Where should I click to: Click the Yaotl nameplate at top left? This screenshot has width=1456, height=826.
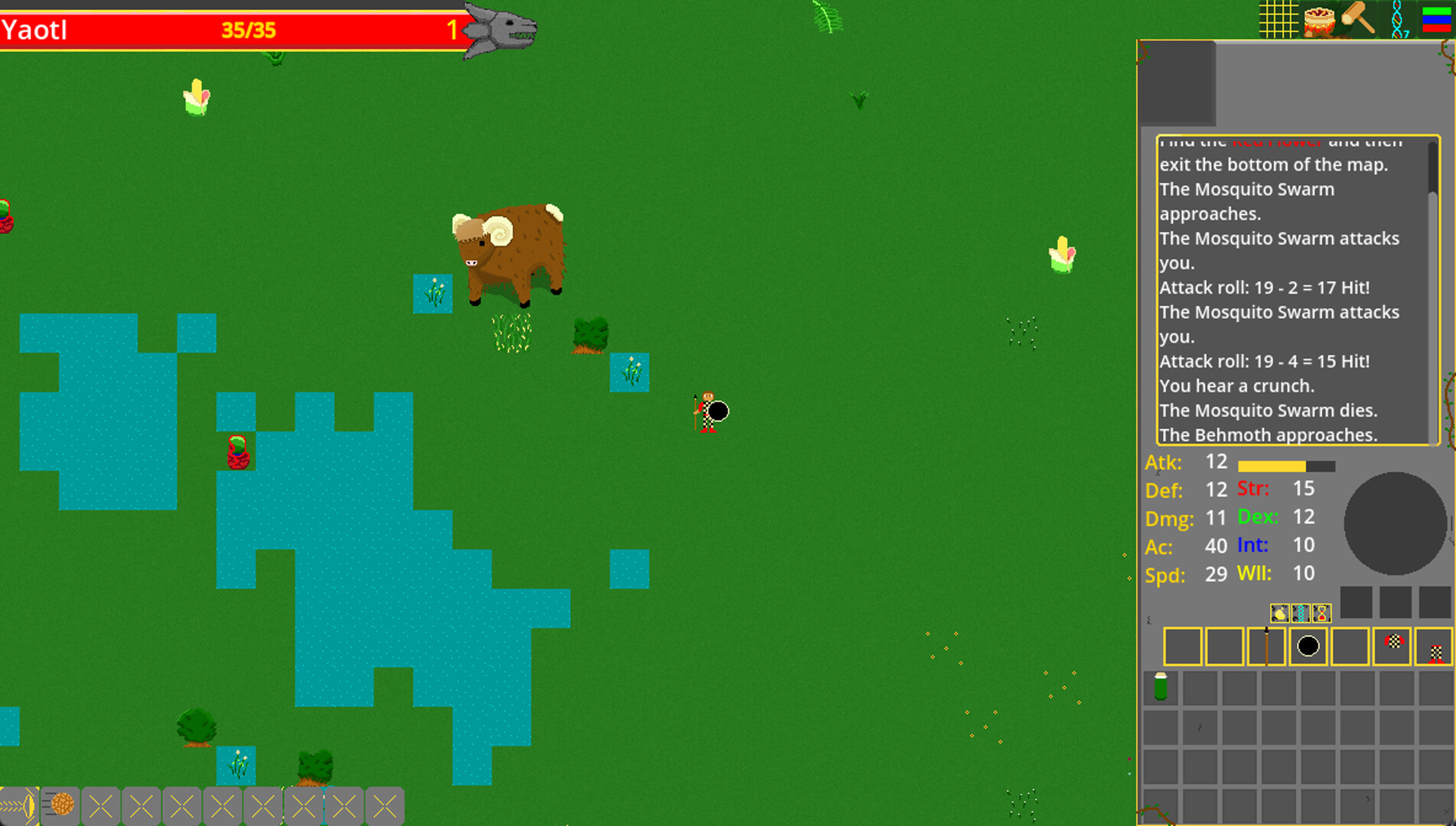(34, 29)
